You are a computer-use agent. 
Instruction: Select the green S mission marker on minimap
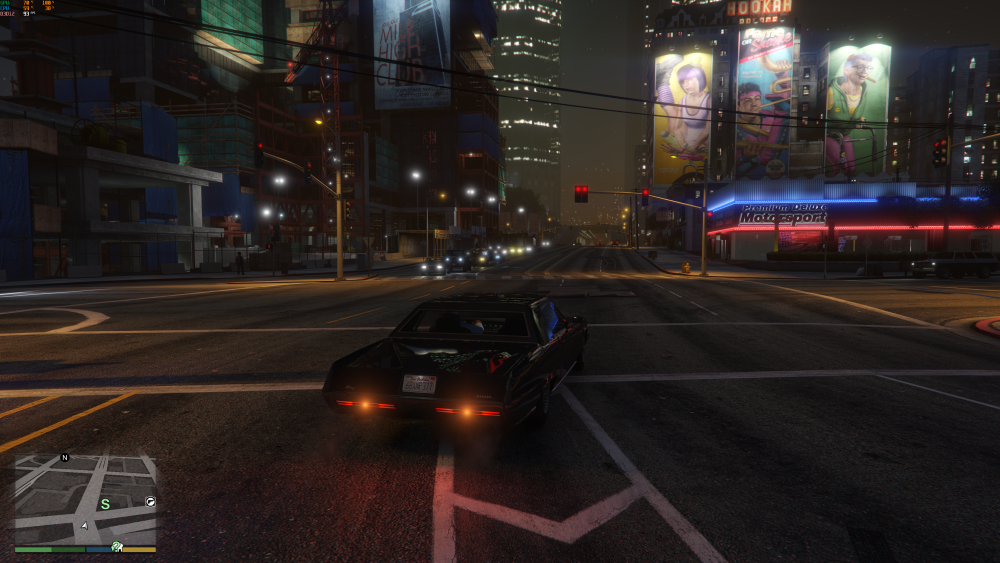(x=105, y=503)
